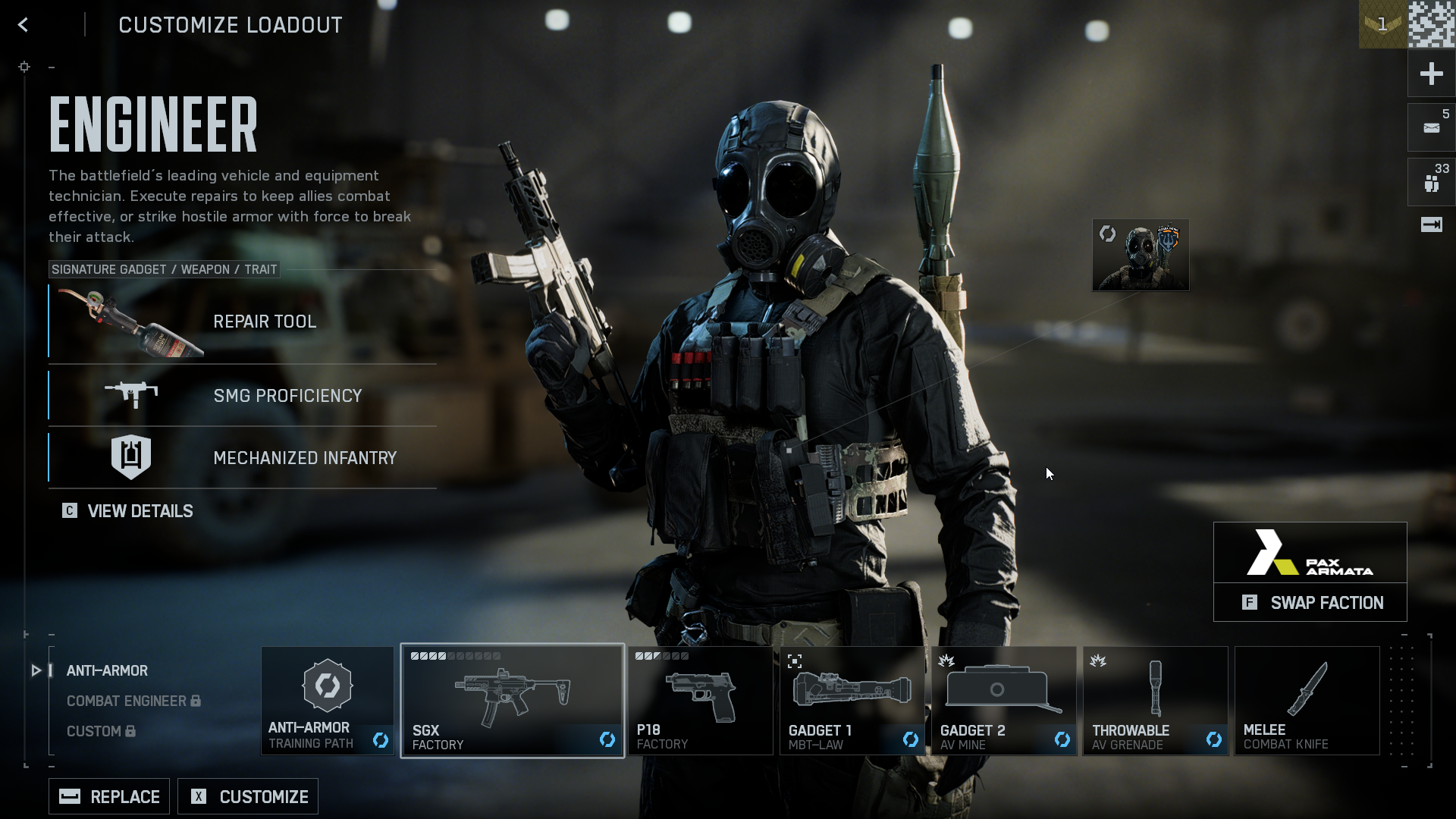The image size is (1456, 819).
Task: Select the Mechanized Infantry trait
Action: (243, 457)
